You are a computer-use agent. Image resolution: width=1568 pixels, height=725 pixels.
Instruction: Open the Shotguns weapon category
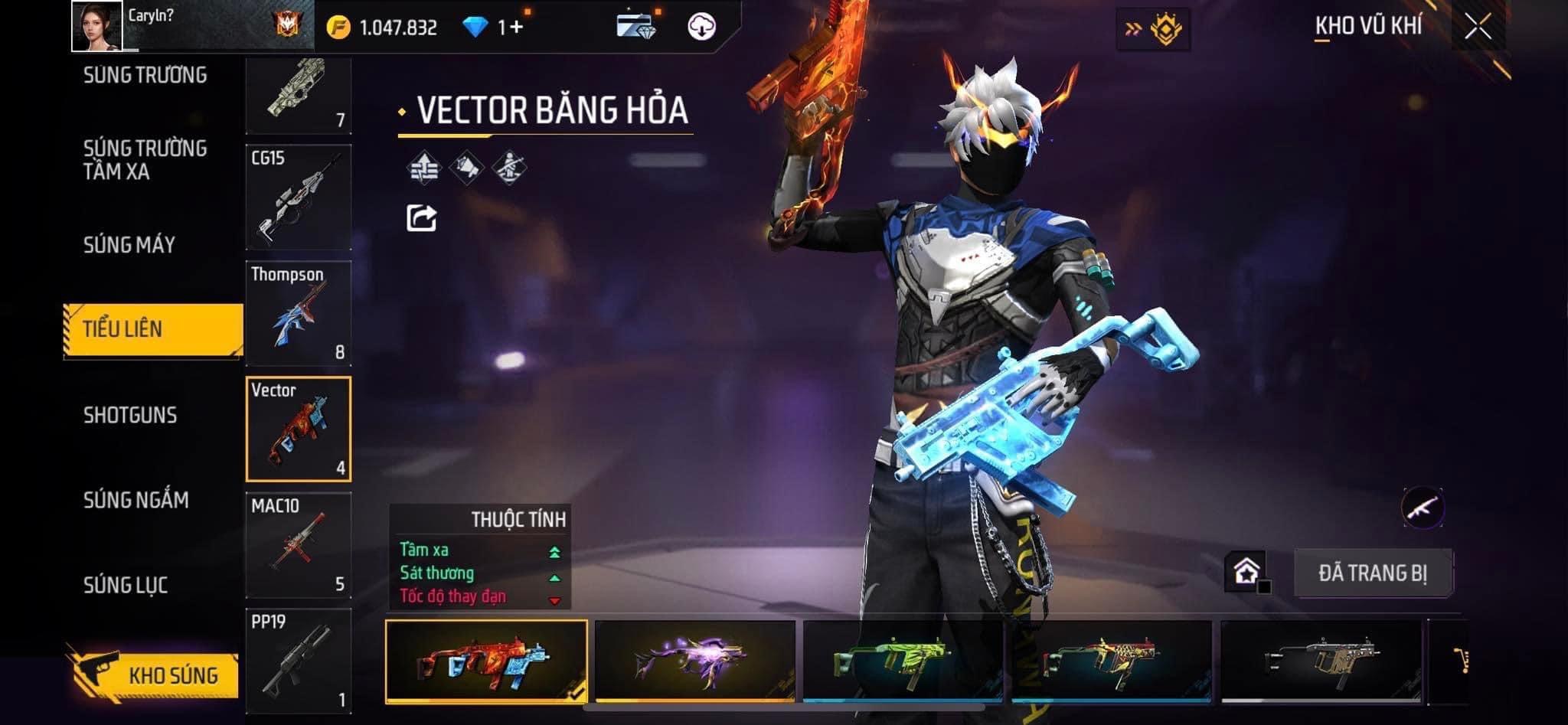click(x=130, y=415)
